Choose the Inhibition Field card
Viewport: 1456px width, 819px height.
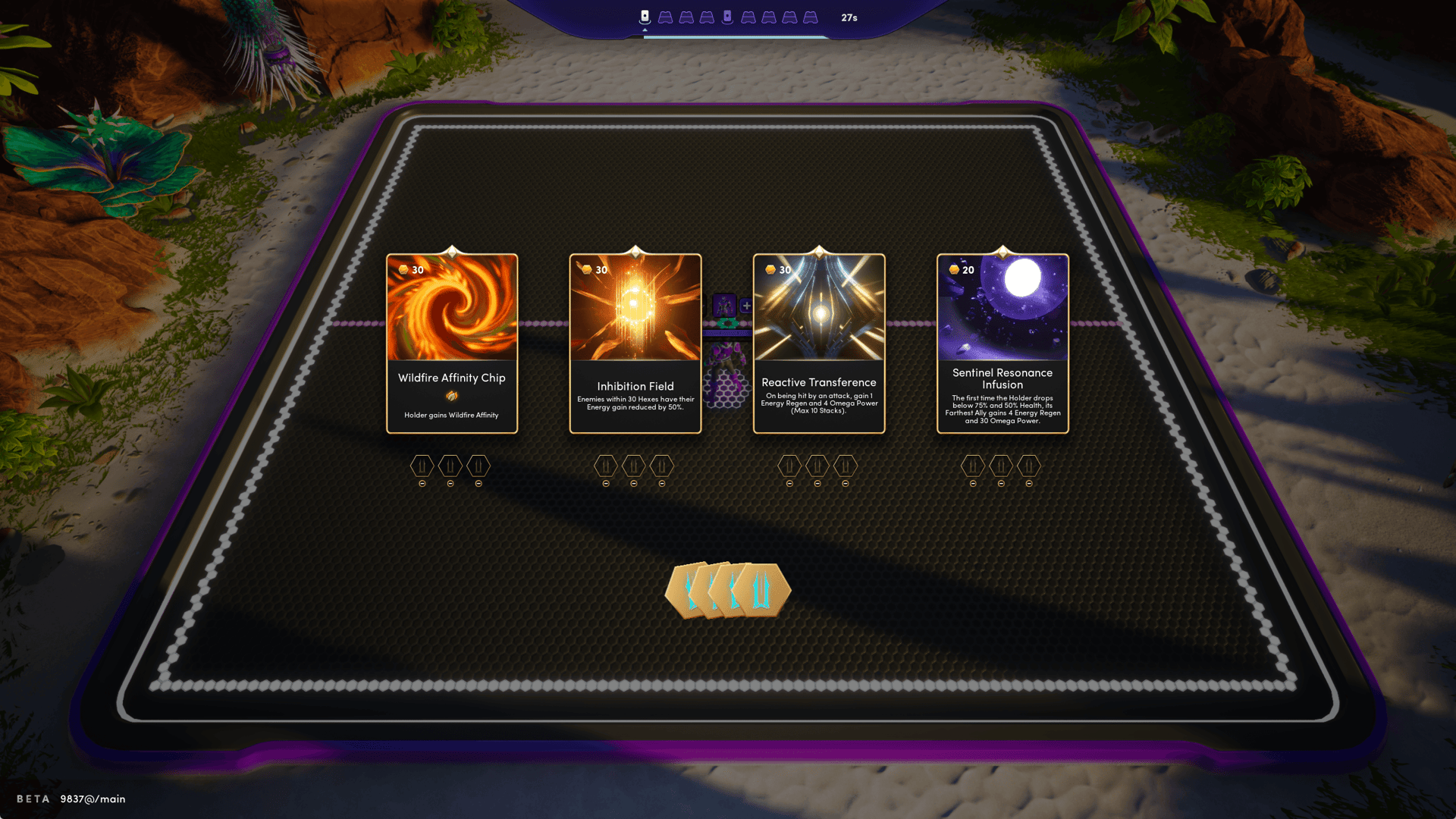[x=635, y=344]
